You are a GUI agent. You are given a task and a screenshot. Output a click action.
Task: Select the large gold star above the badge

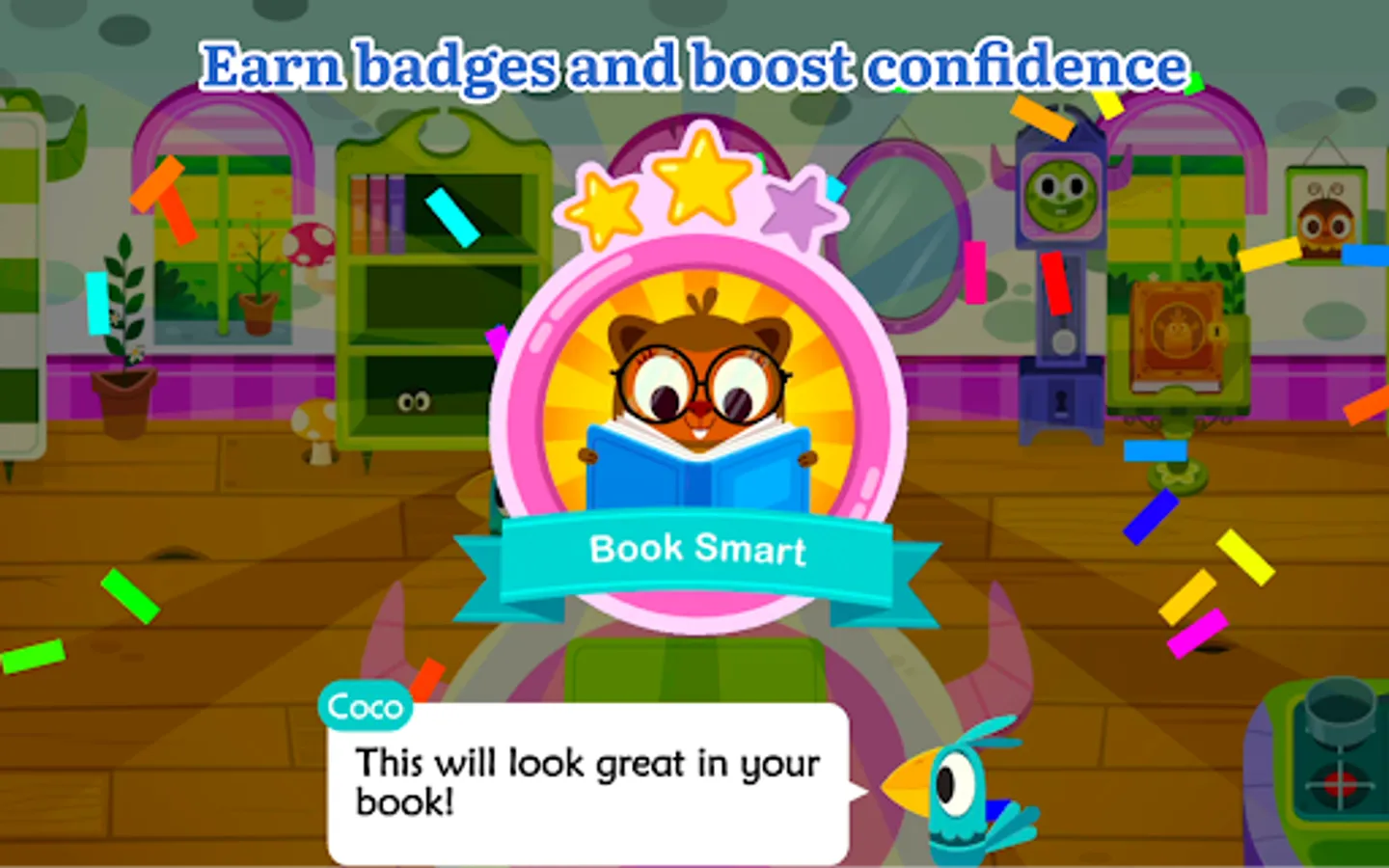[702, 178]
